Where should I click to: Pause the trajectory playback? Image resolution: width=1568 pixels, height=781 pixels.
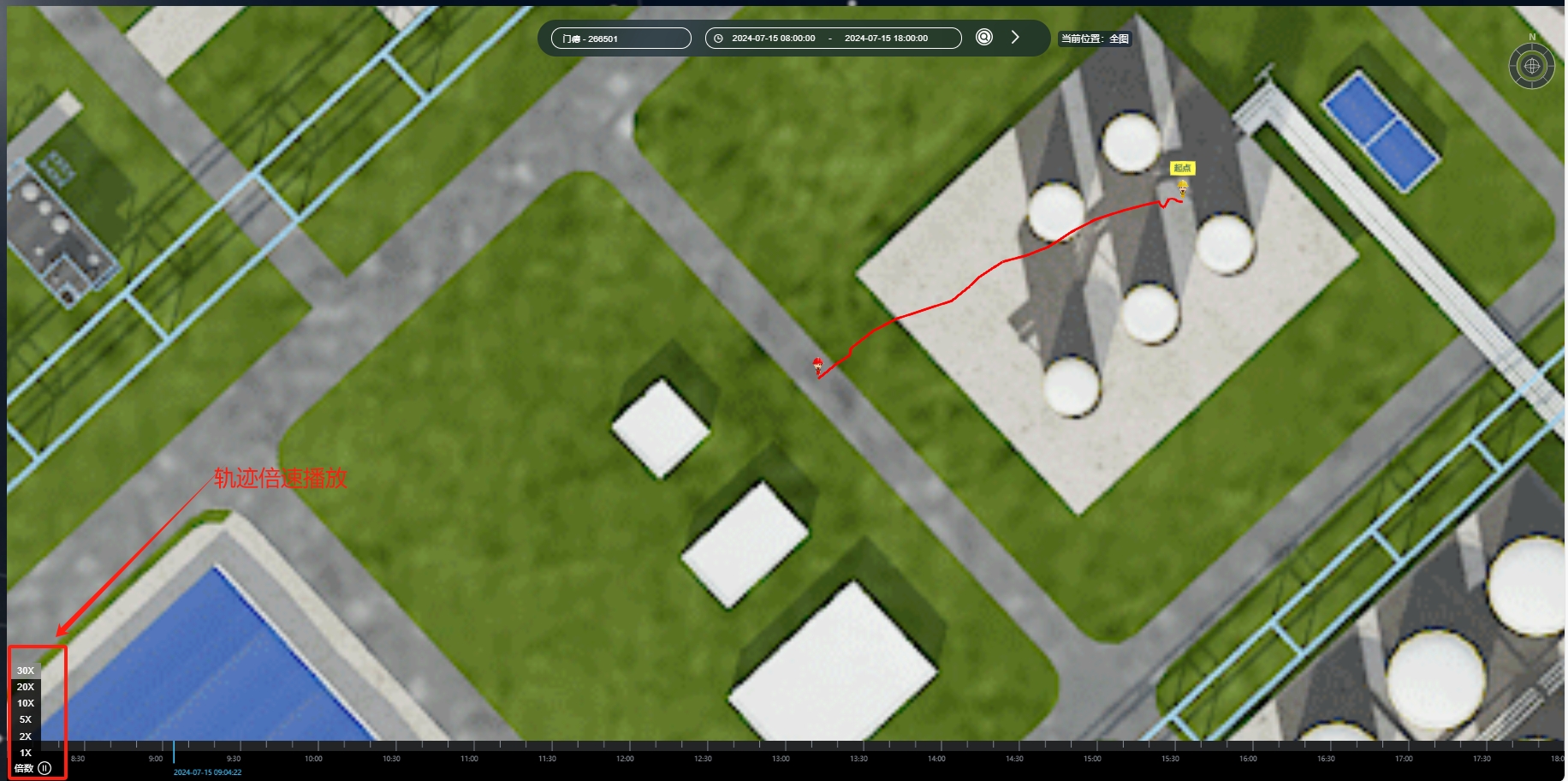(x=45, y=768)
